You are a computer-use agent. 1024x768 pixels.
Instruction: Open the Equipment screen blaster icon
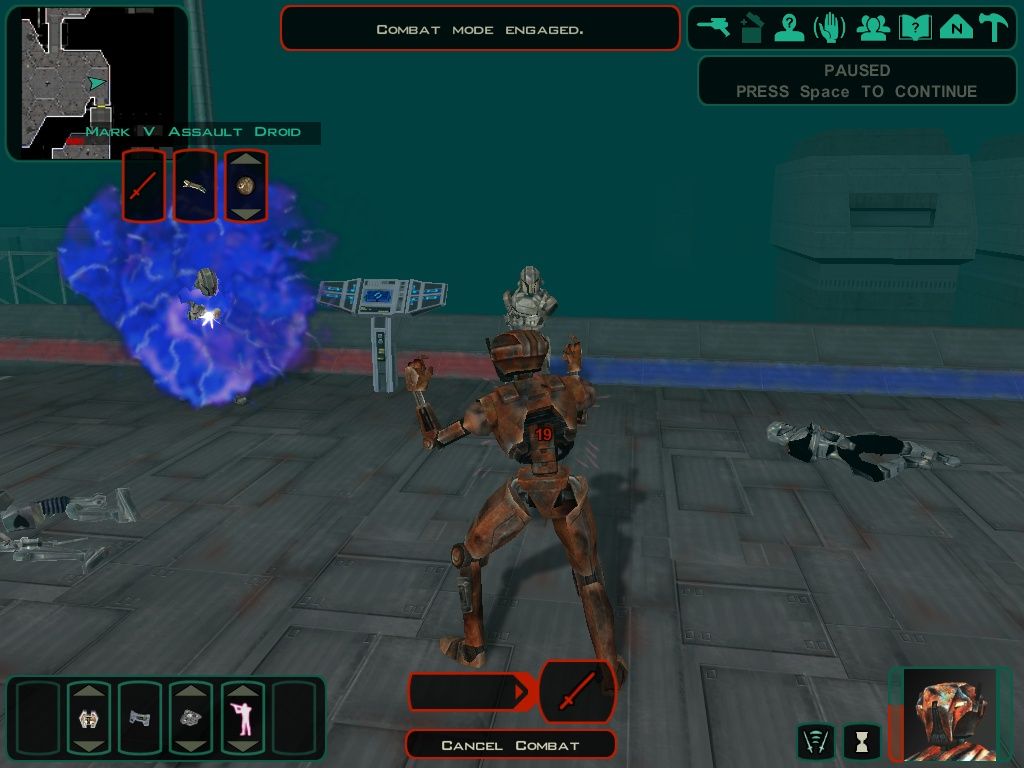714,28
